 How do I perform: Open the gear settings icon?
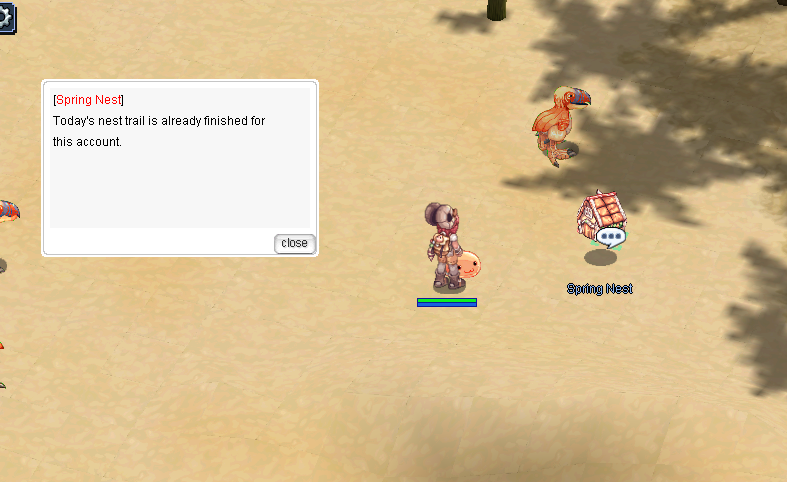(x=6, y=15)
